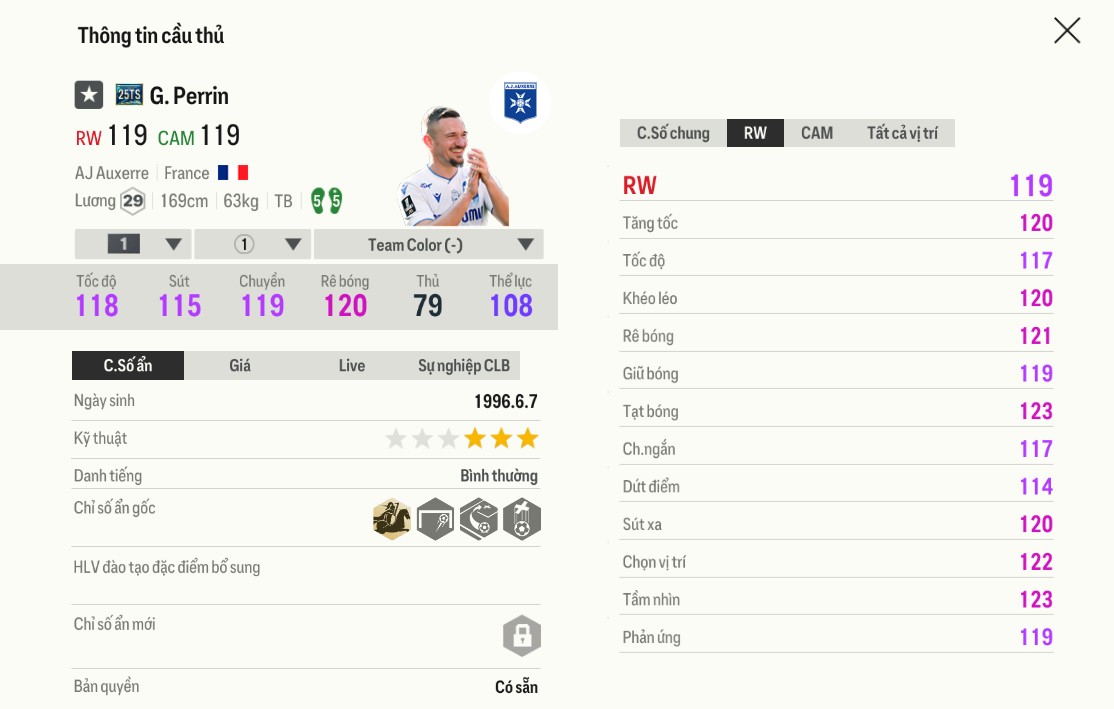Viewport: 1114px width, 709px height.
Task: Open the Team Color dropdown
Action: (x=429, y=245)
